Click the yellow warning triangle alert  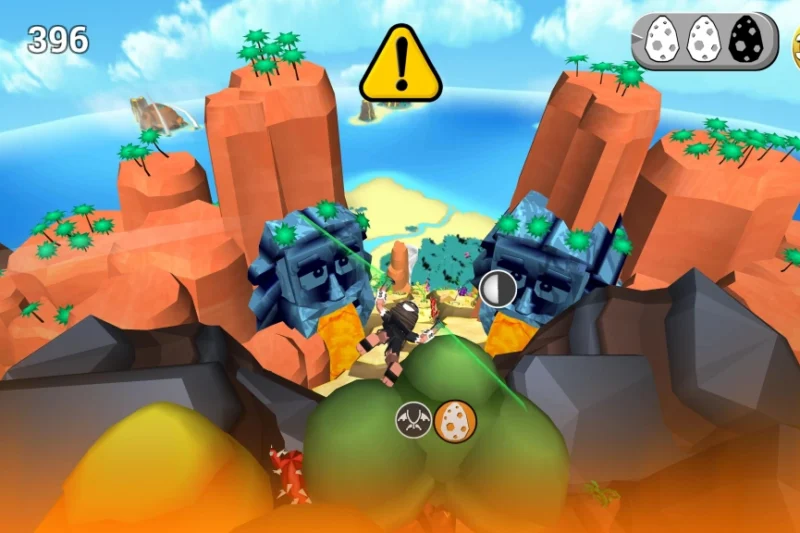pyautogui.click(x=400, y=66)
